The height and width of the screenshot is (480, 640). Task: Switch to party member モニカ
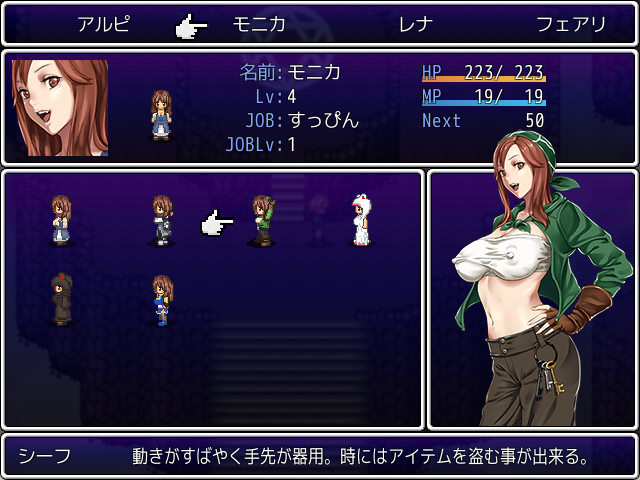(259, 24)
